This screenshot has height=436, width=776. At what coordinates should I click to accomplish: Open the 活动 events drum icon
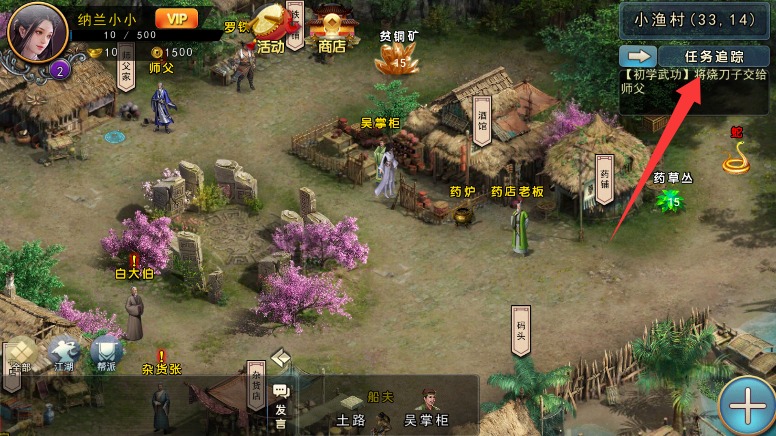pyautogui.click(x=270, y=27)
